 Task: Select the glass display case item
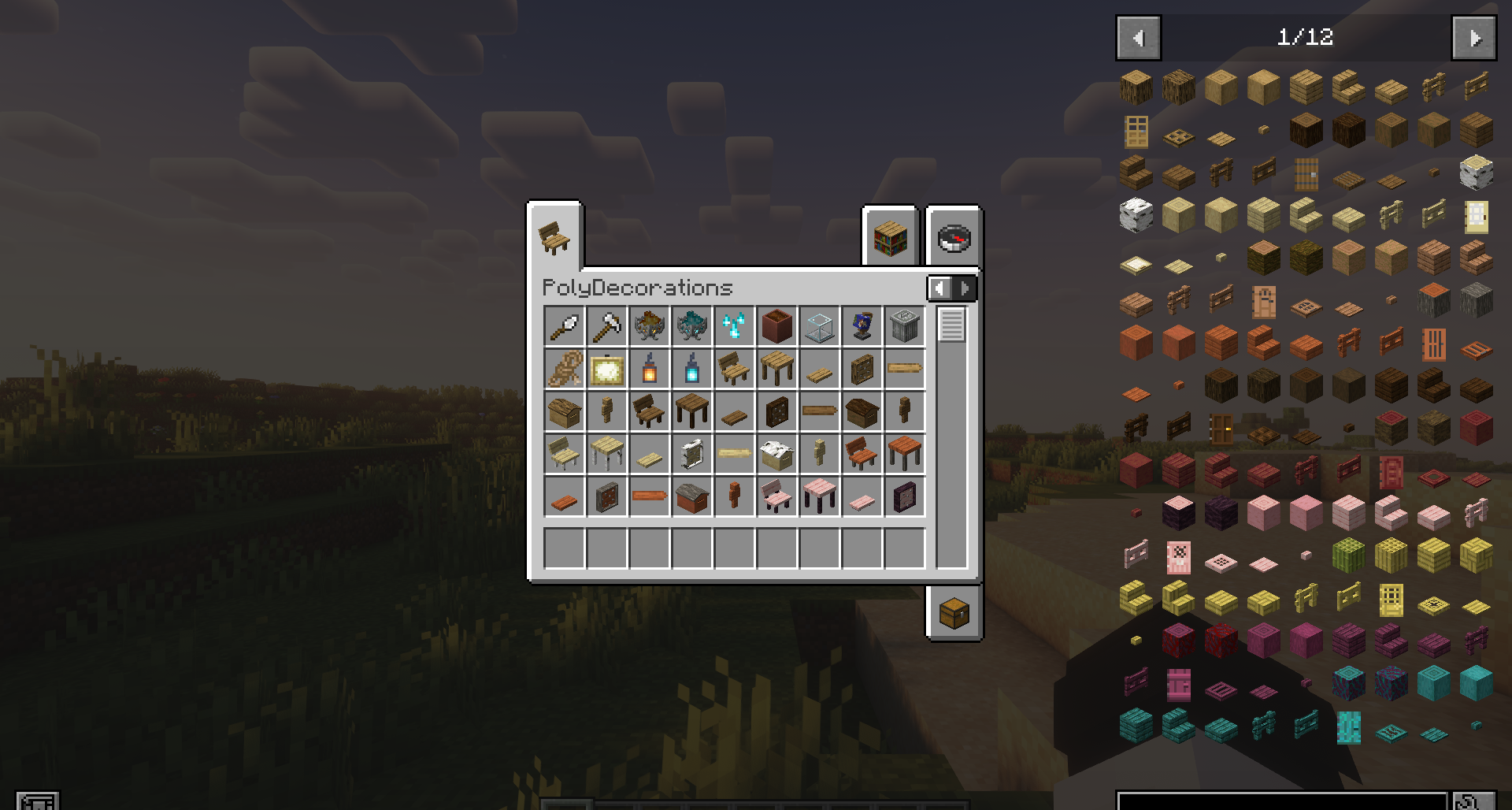click(820, 326)
